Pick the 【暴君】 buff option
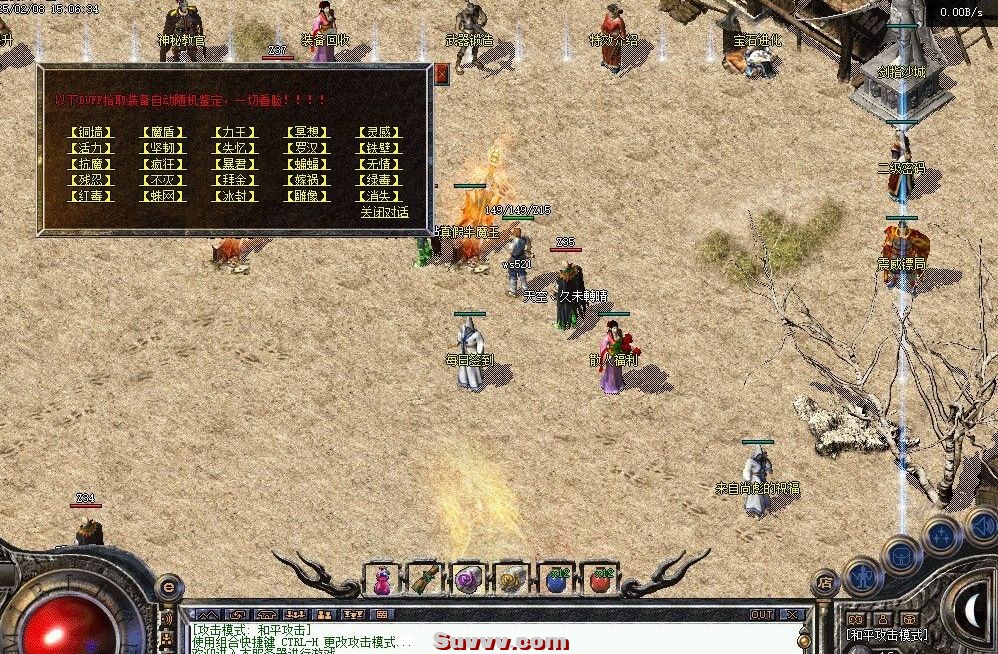 point(235,164)
